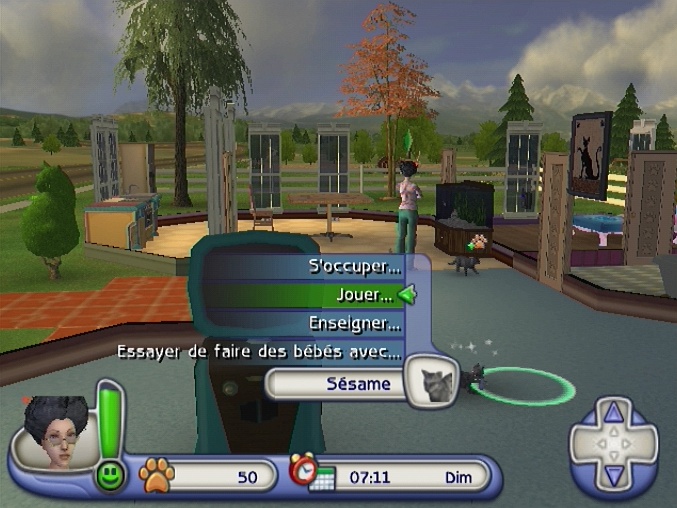Click the grey cat portrait thumbnail
Screen dimensions: 677x508
[x=433, y=381]
